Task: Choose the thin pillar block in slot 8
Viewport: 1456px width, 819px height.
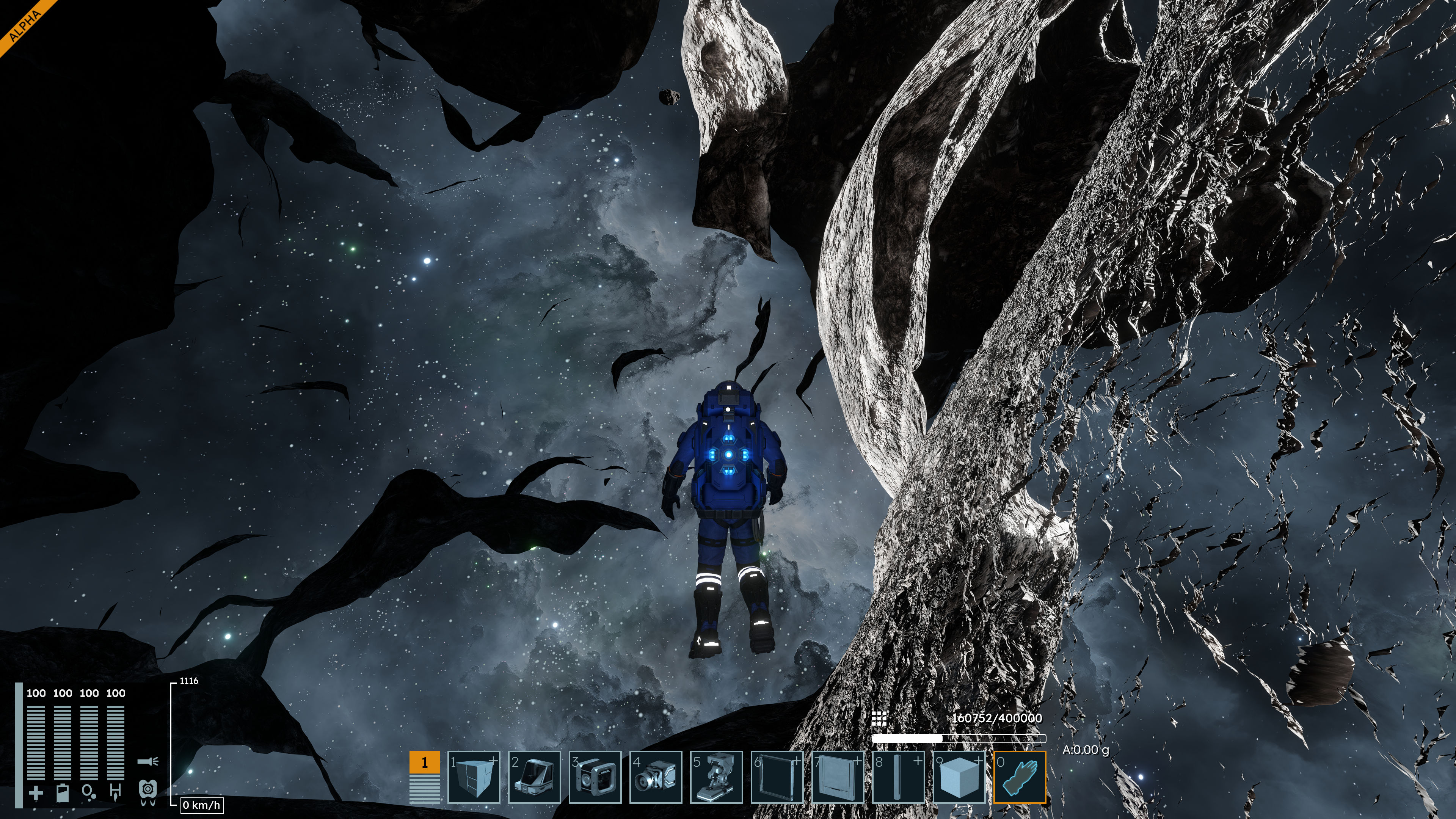Action: [898, 777]
